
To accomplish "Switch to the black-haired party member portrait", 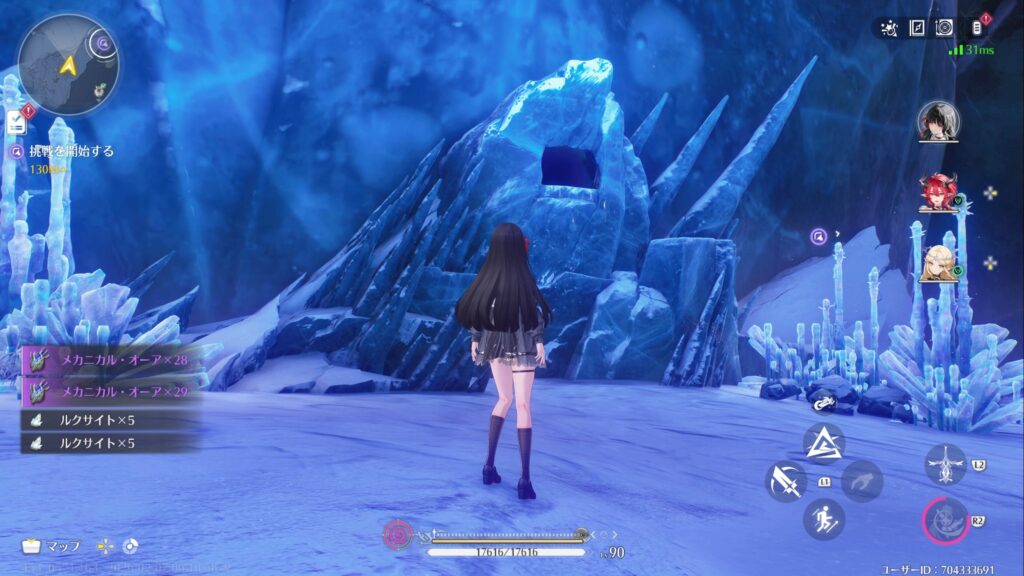I will tap(938, 121).
